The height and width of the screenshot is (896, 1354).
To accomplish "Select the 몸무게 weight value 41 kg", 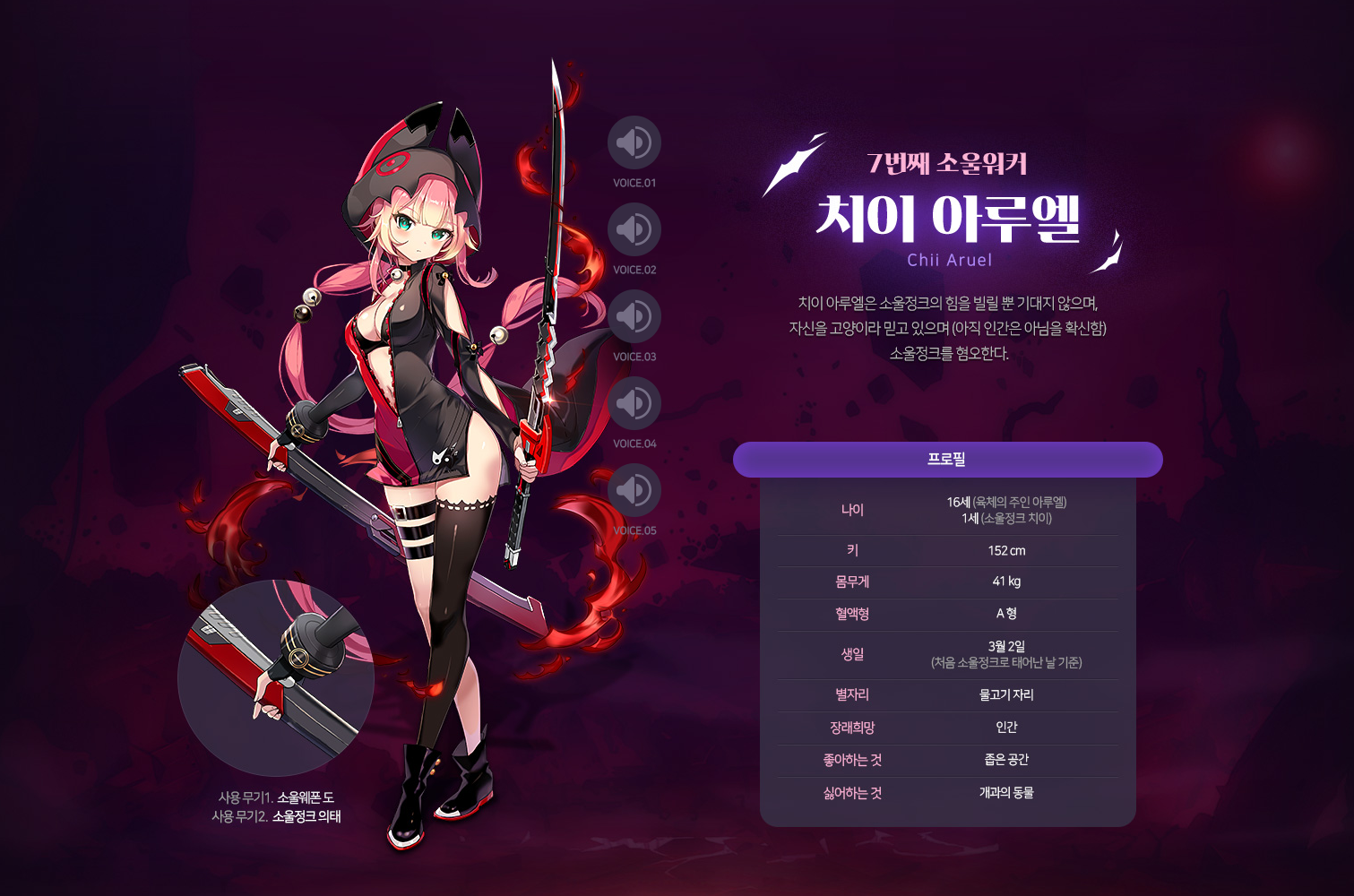I will 1006,582.
